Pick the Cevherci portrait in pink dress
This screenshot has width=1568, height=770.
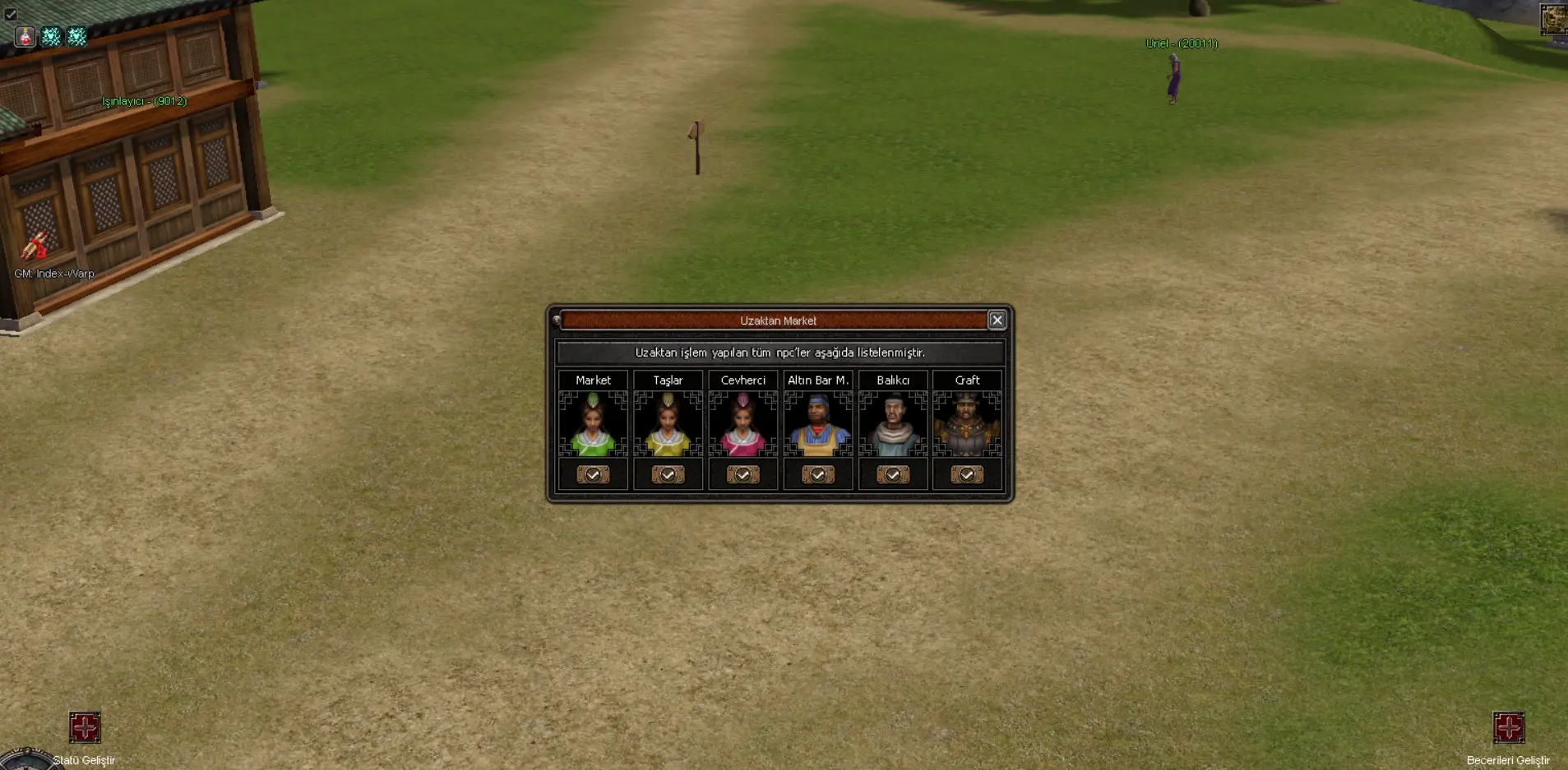[742, 424]
